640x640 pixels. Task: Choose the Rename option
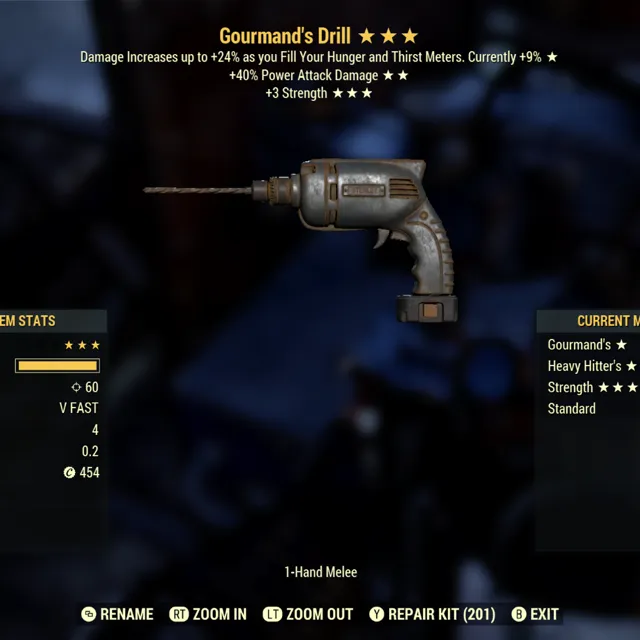(117, 614)
